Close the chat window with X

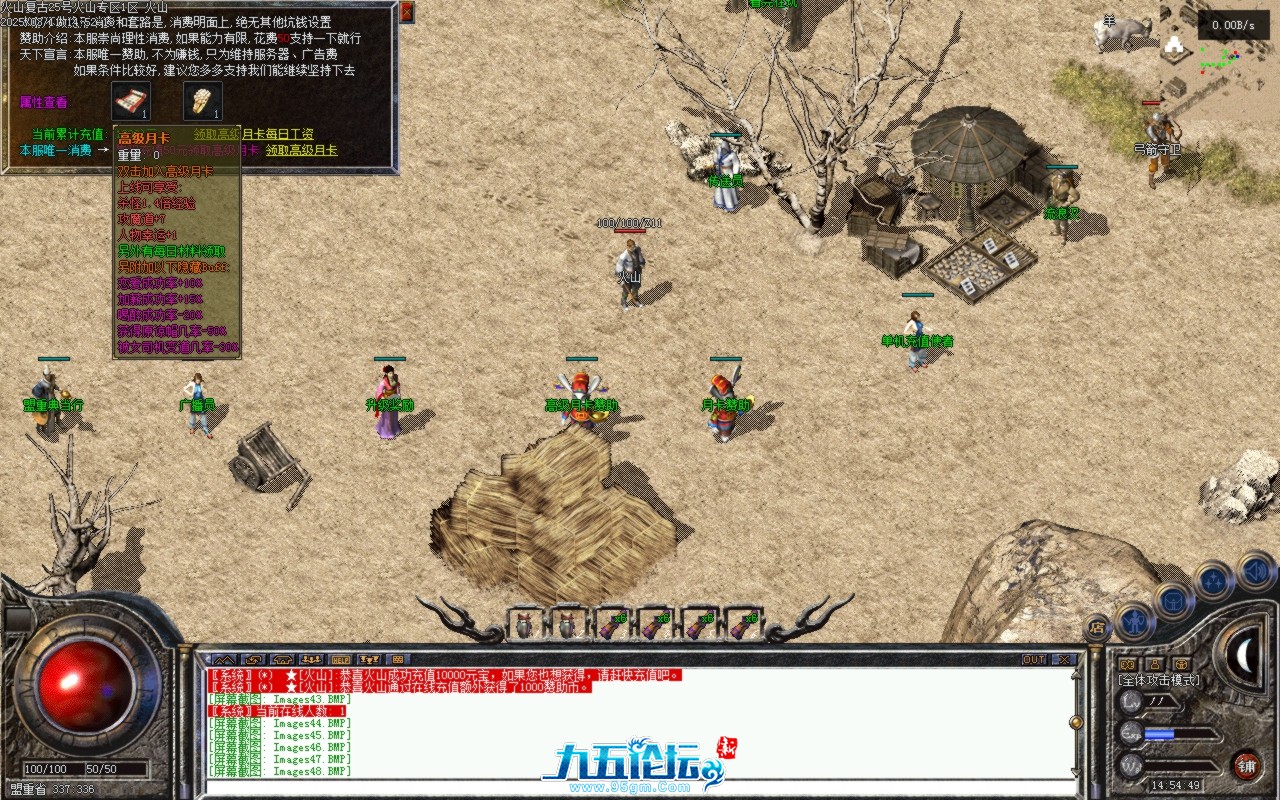click(x=1063, y=660)
